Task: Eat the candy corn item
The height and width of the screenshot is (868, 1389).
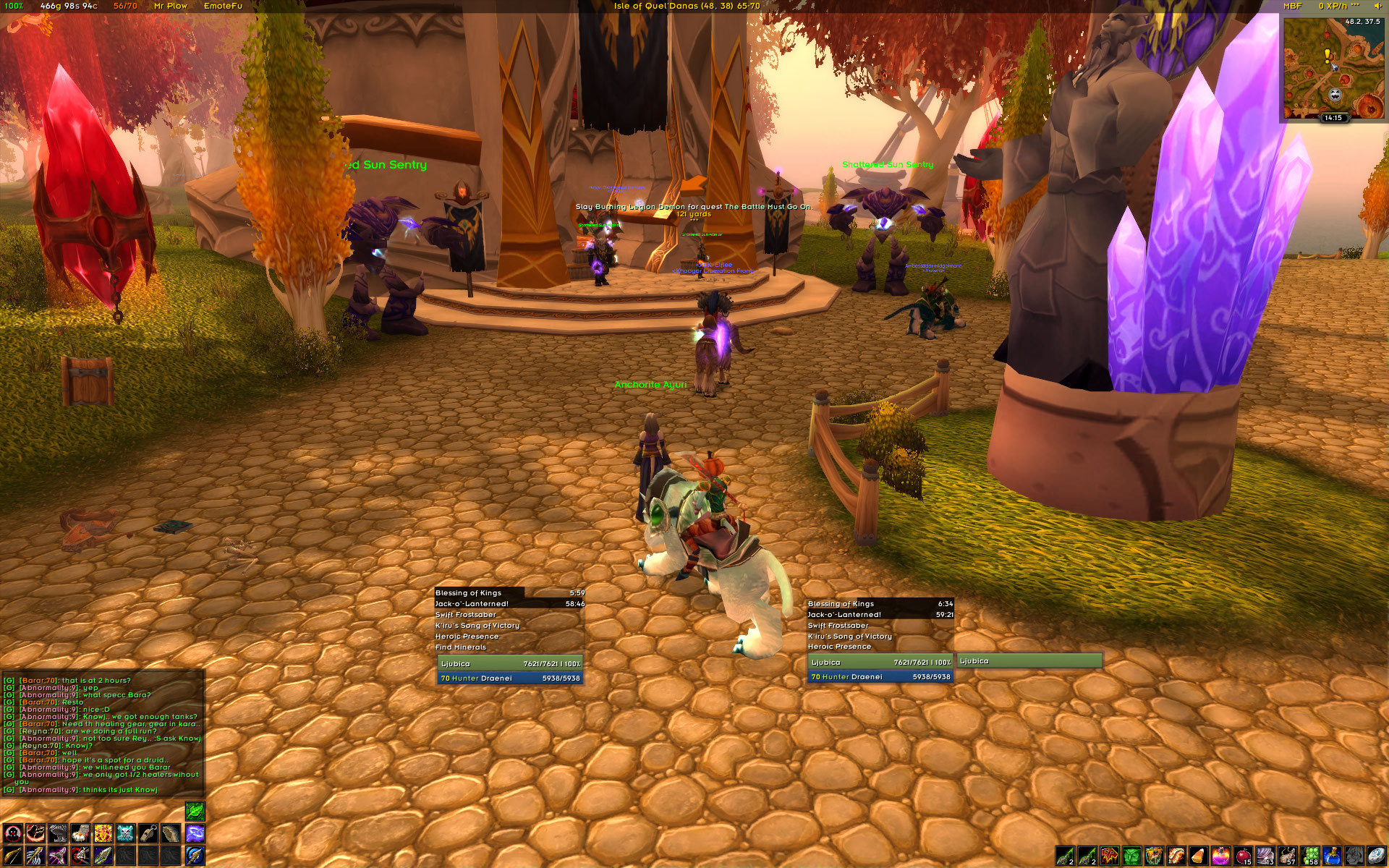Action: [1199, 856]
